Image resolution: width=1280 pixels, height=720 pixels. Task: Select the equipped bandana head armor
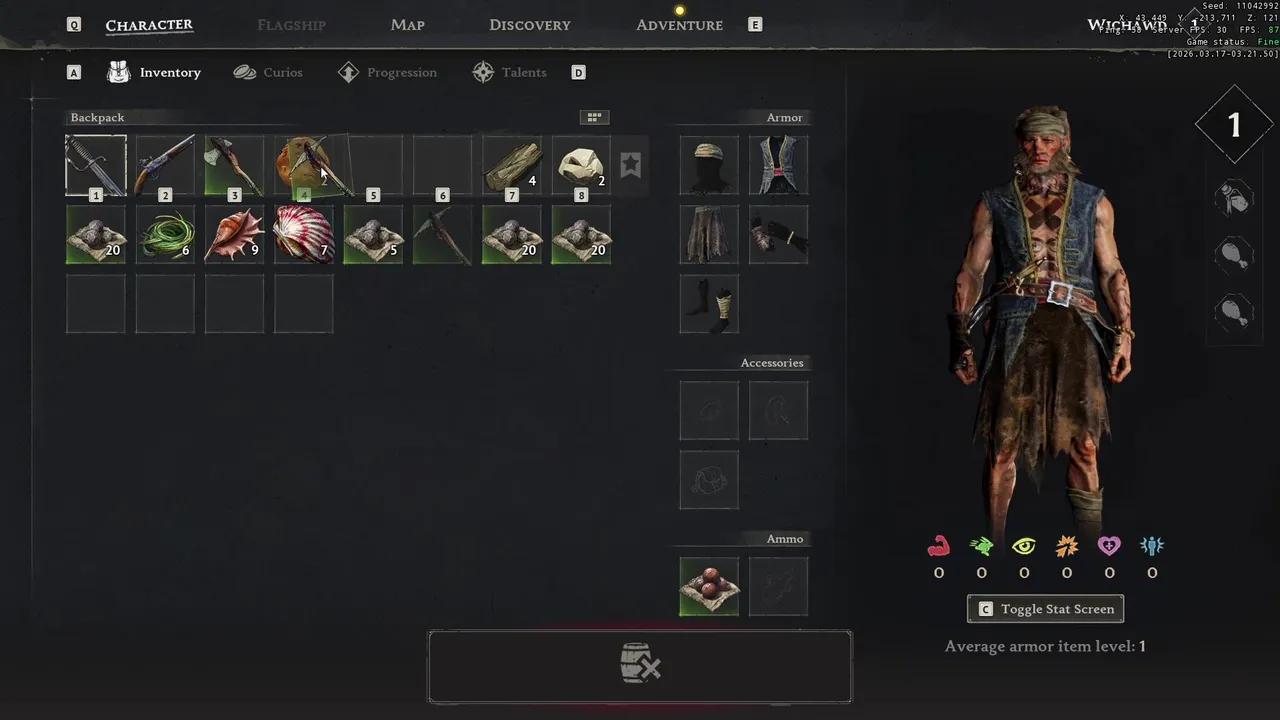(709, 165)
